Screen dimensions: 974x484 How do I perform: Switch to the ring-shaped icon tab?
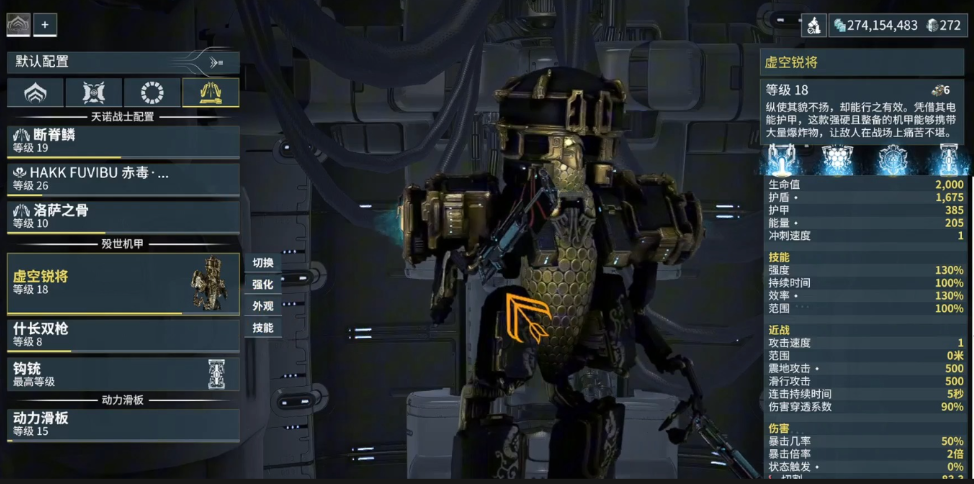[x=152, y=93]
